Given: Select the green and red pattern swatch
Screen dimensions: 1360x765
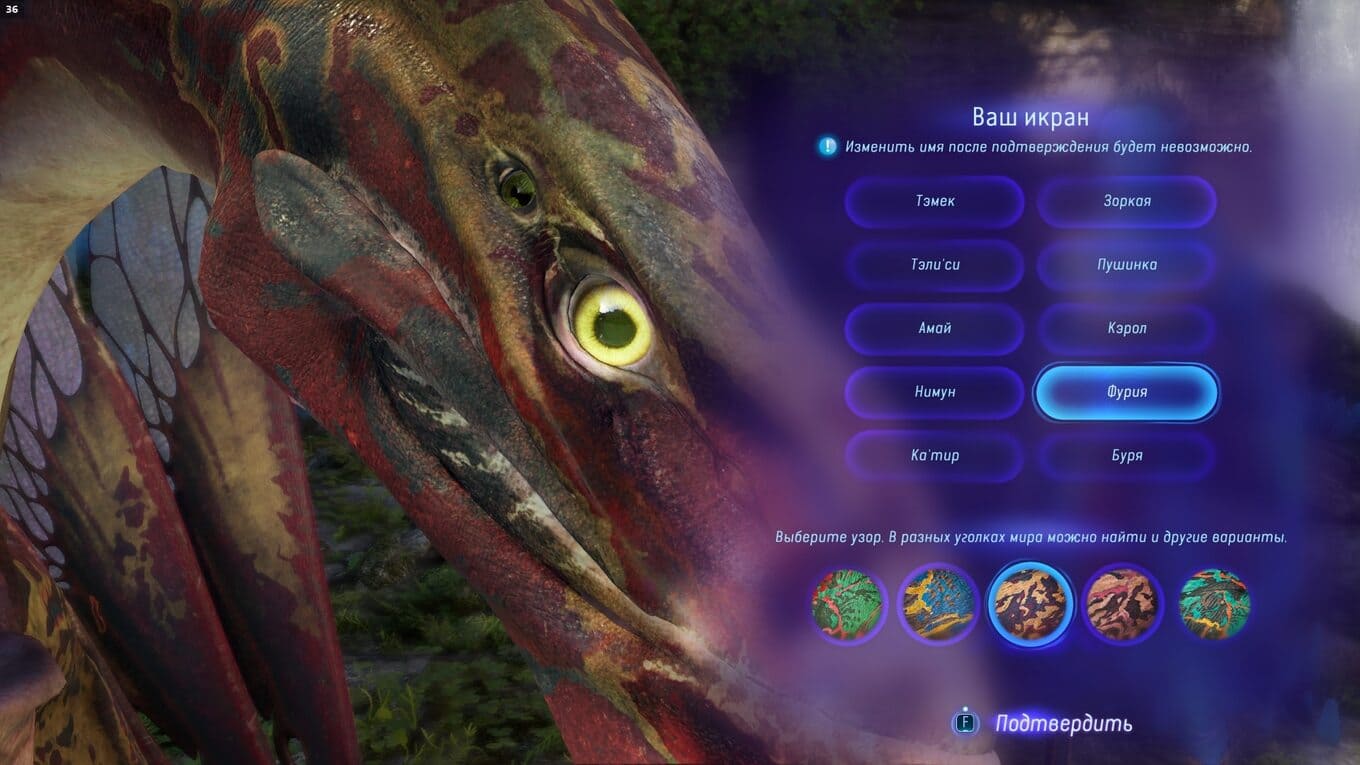Looking at the screenshot, I should [847, 603].
